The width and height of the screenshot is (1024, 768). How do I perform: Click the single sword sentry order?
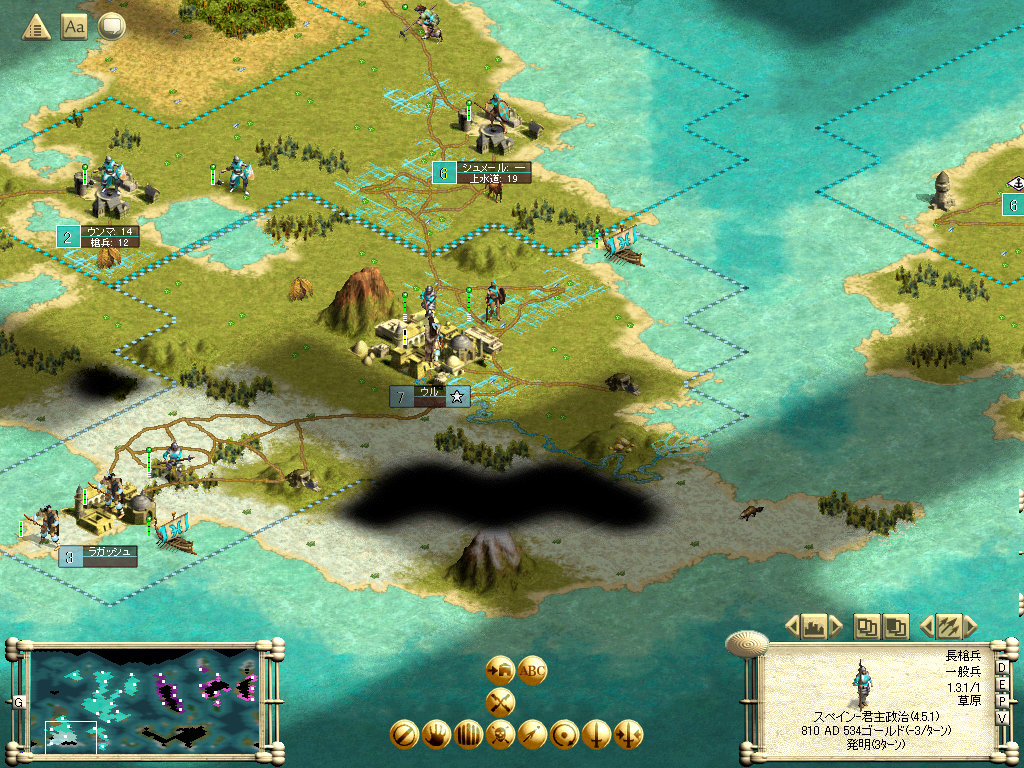(597, 735)
